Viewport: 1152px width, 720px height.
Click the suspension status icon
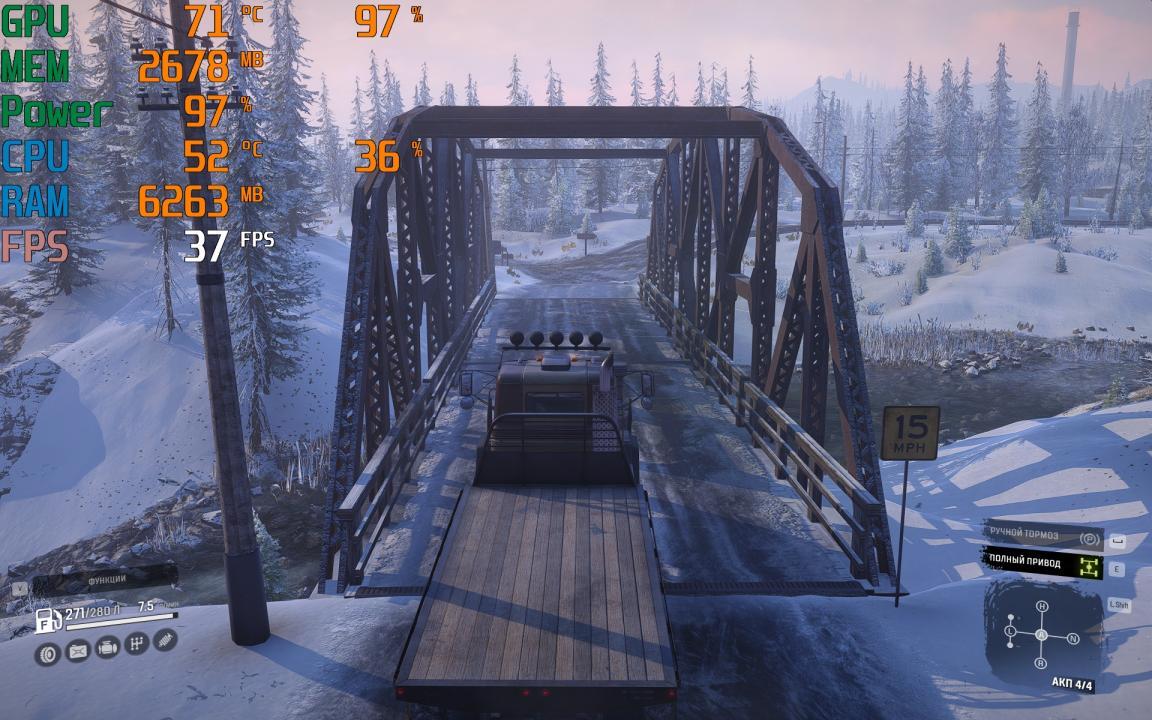tap(166, 638)
